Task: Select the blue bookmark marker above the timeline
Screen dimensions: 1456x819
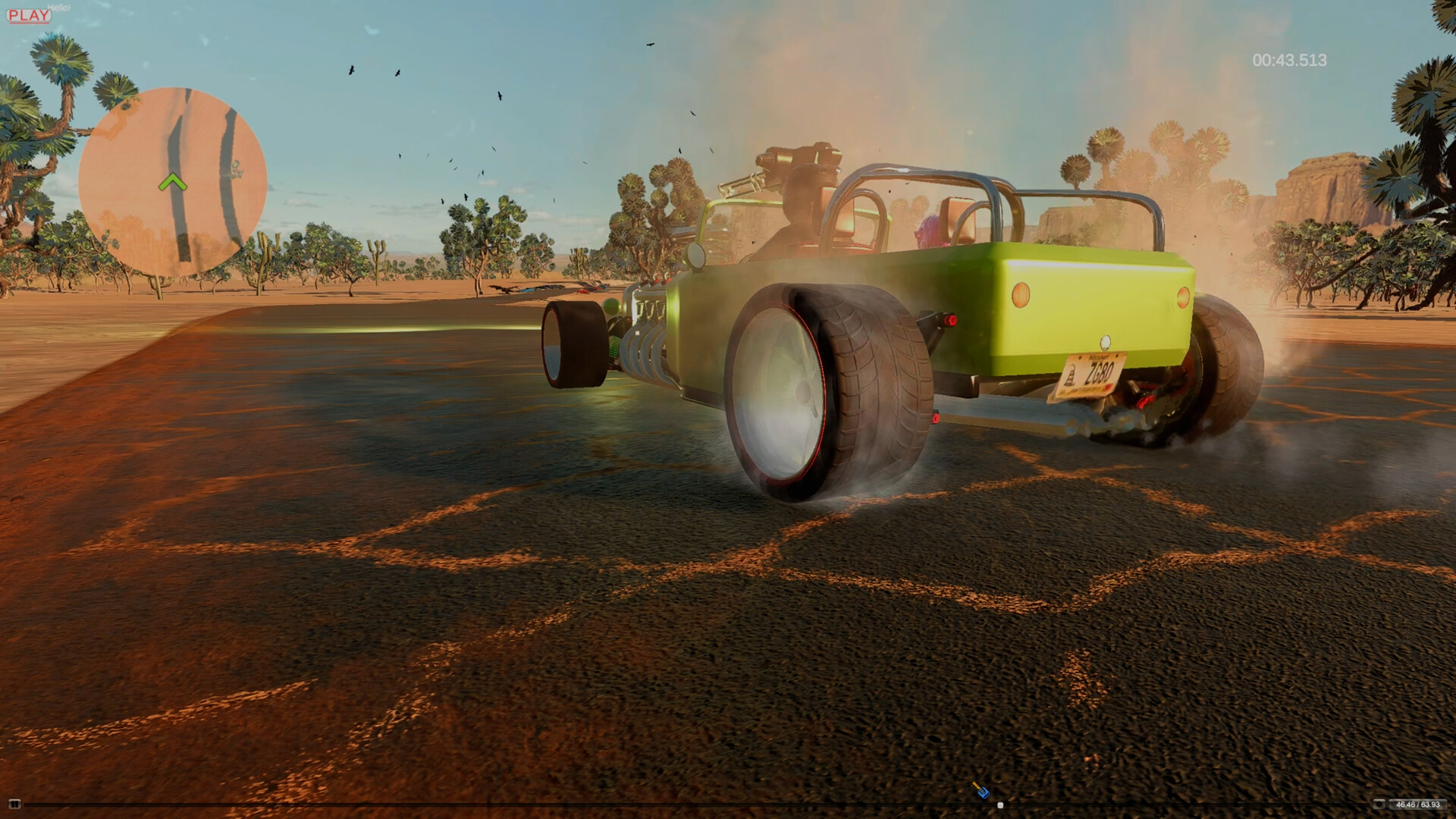Action: pos(984,791)
